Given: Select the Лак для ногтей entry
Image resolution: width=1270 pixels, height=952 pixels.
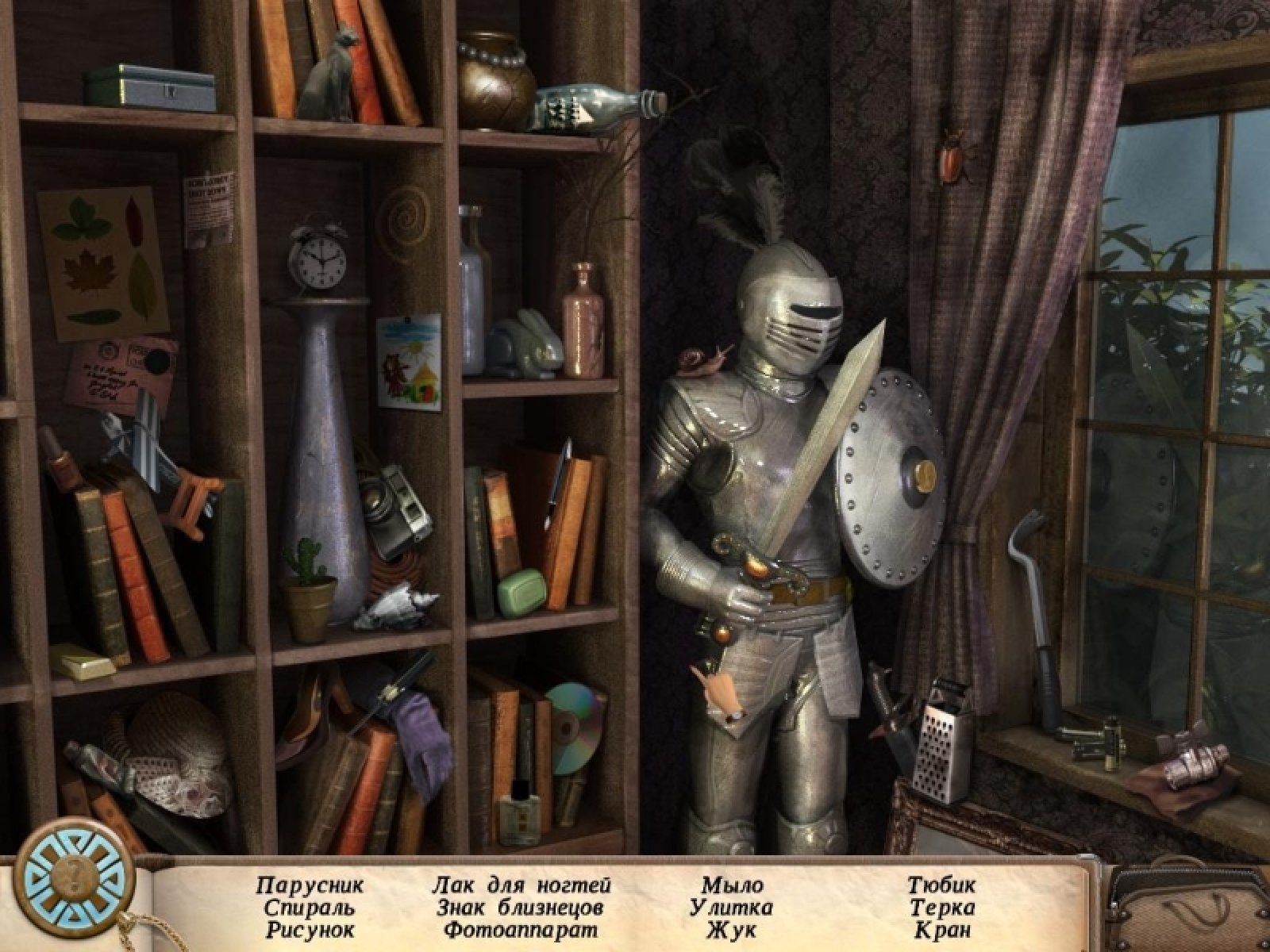Looking at the screenshot, I should click(x=522, y=885).
